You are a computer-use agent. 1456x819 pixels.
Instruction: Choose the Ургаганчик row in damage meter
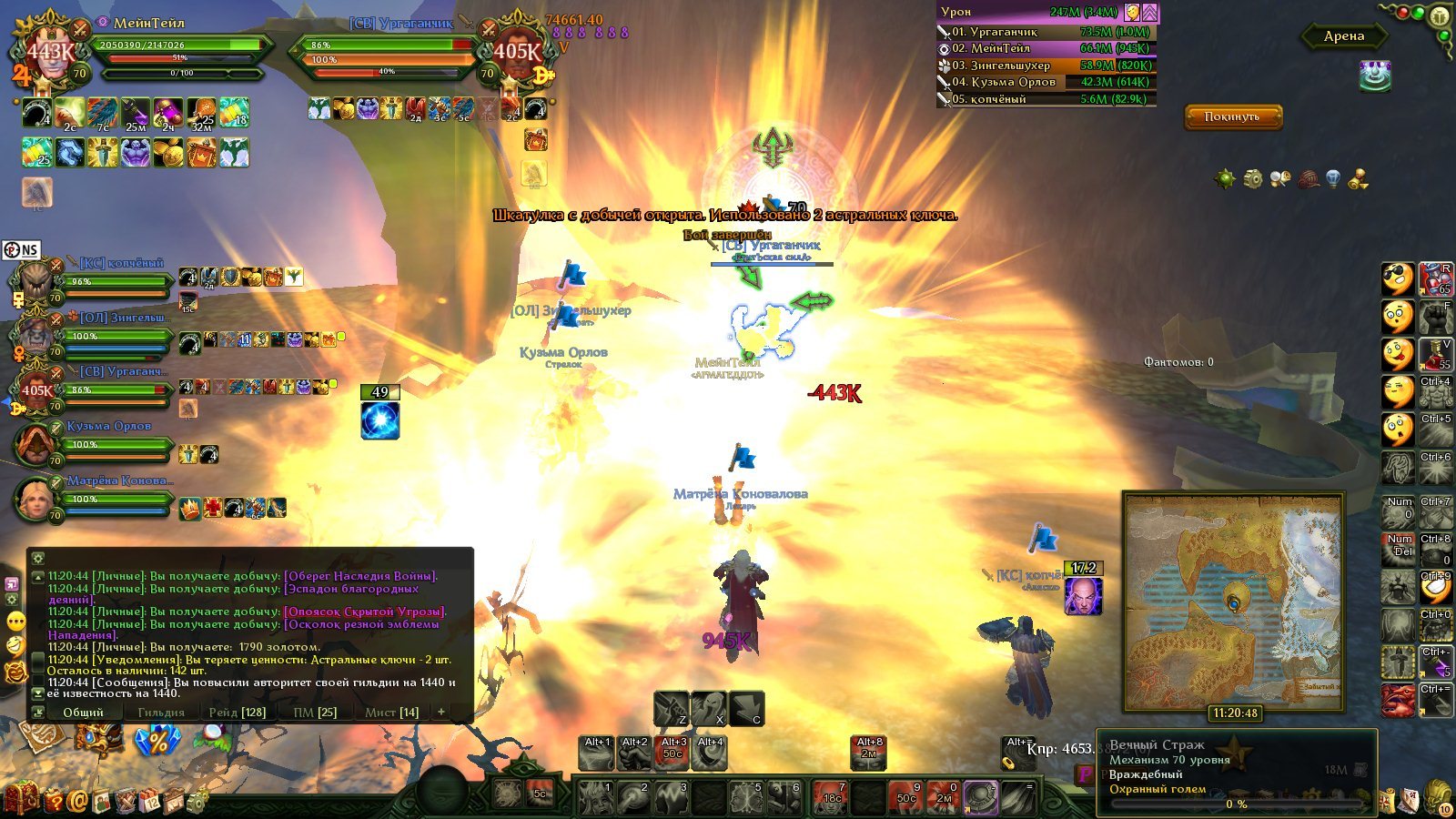[x=1046, y=32]
